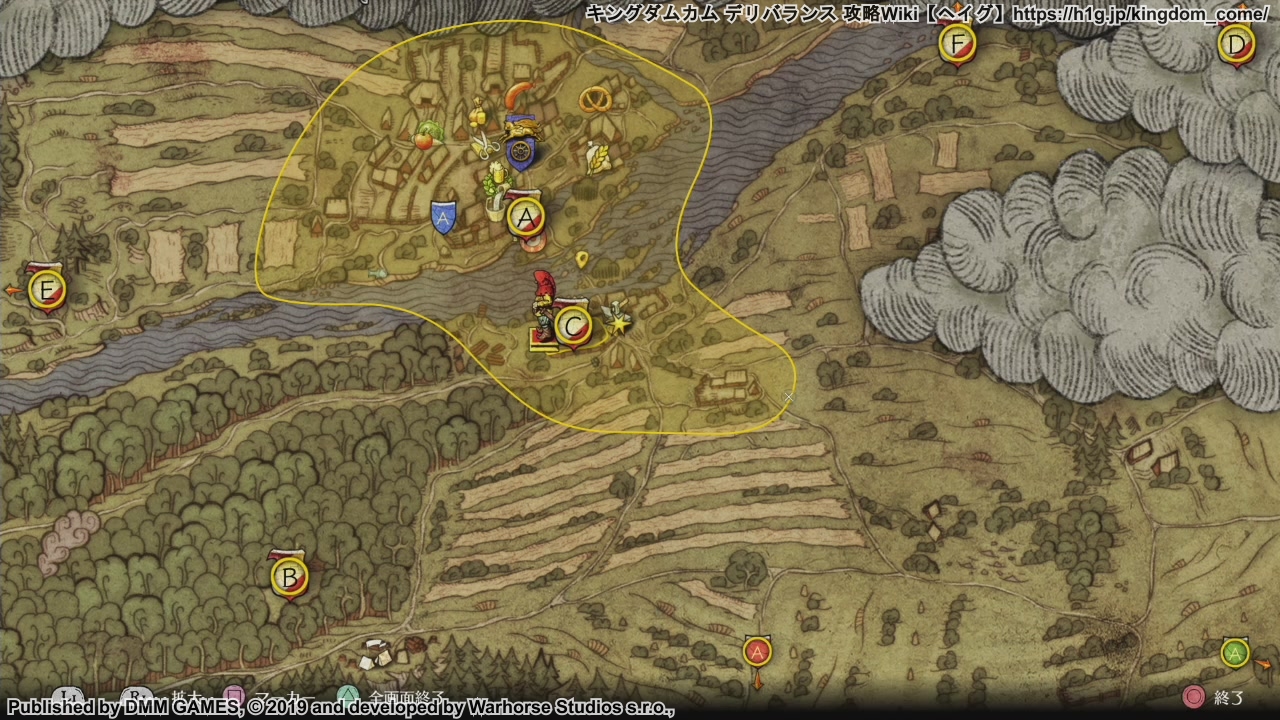Image resolution: width=1280 pixels, height=720 pixels.
Task: Select the quest marker A in town
Action: 526,216
